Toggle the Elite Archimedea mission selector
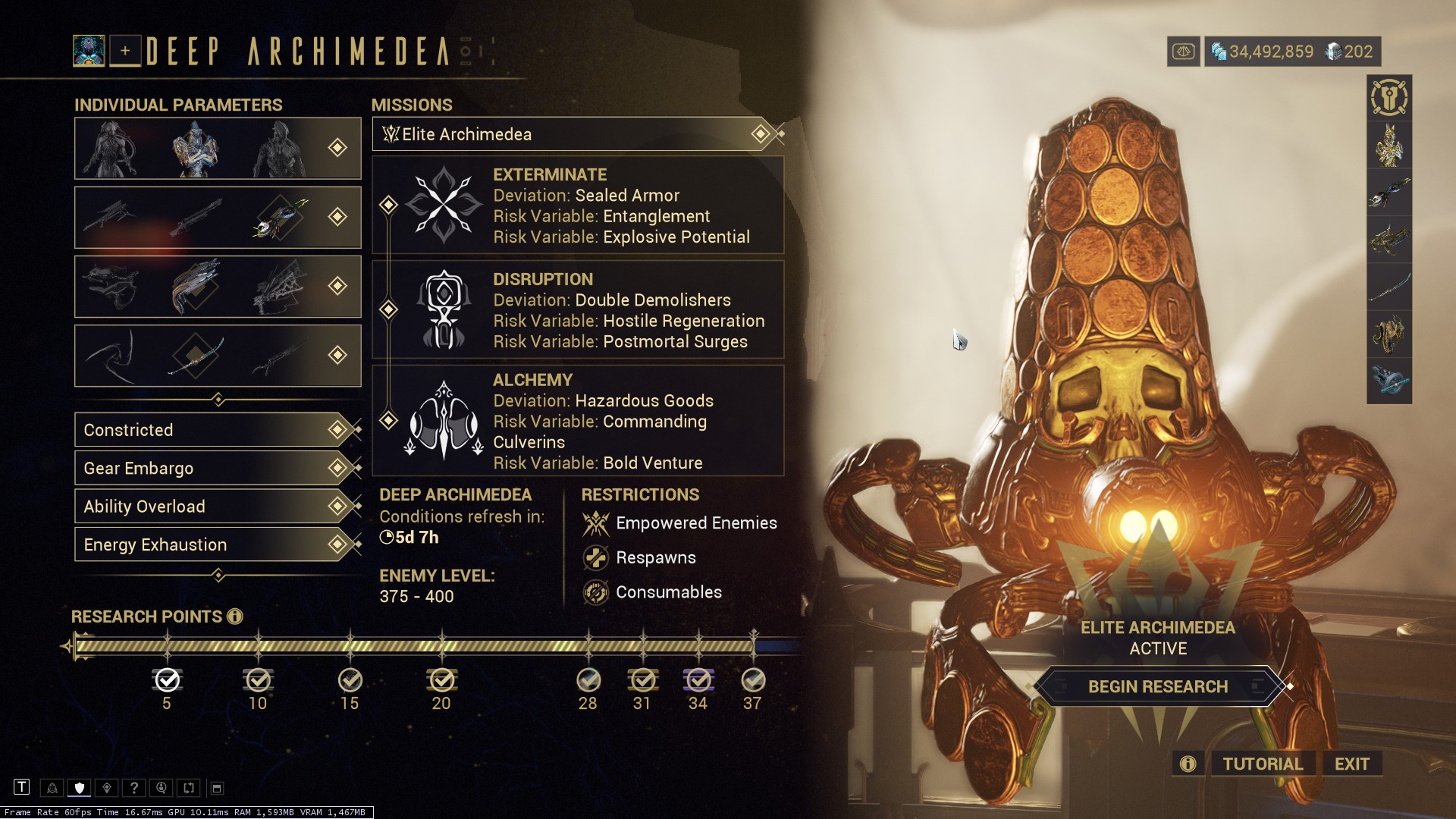The height and width of the screenshot is (819, 1456). pos(576,134)
